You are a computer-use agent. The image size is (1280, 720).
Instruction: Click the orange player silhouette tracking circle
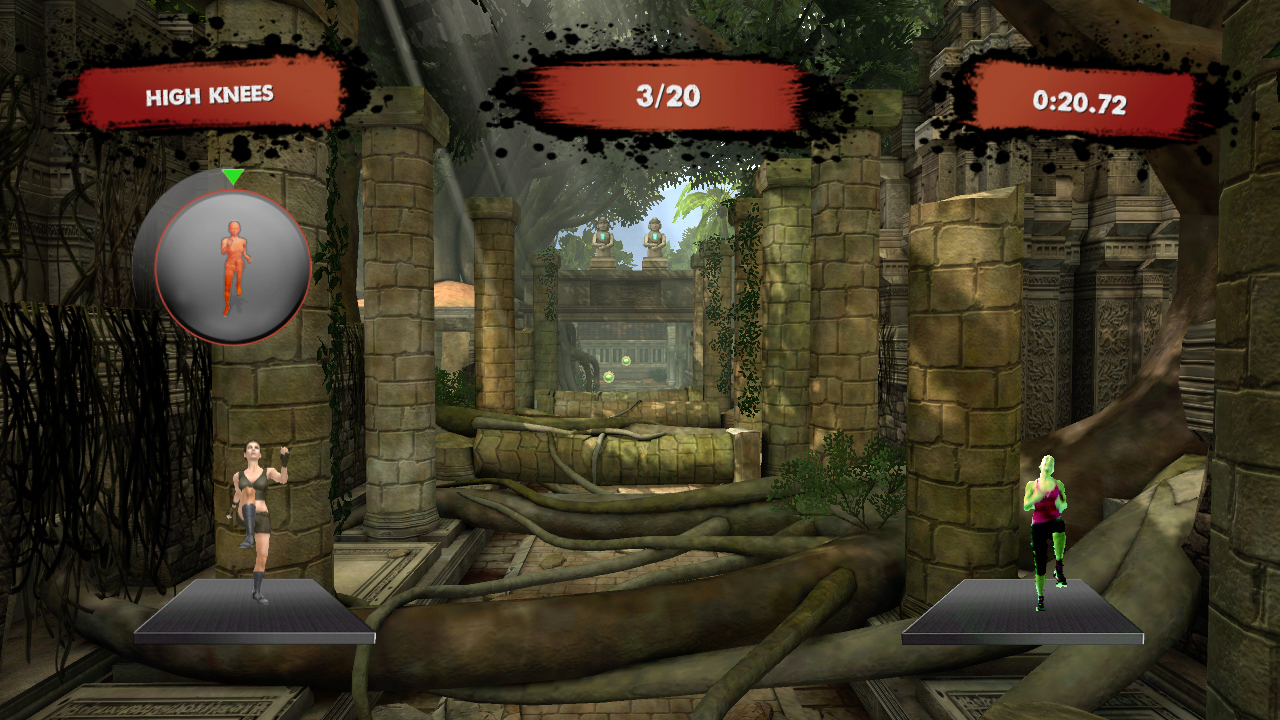pyautogui.click(x=232, y=267)
